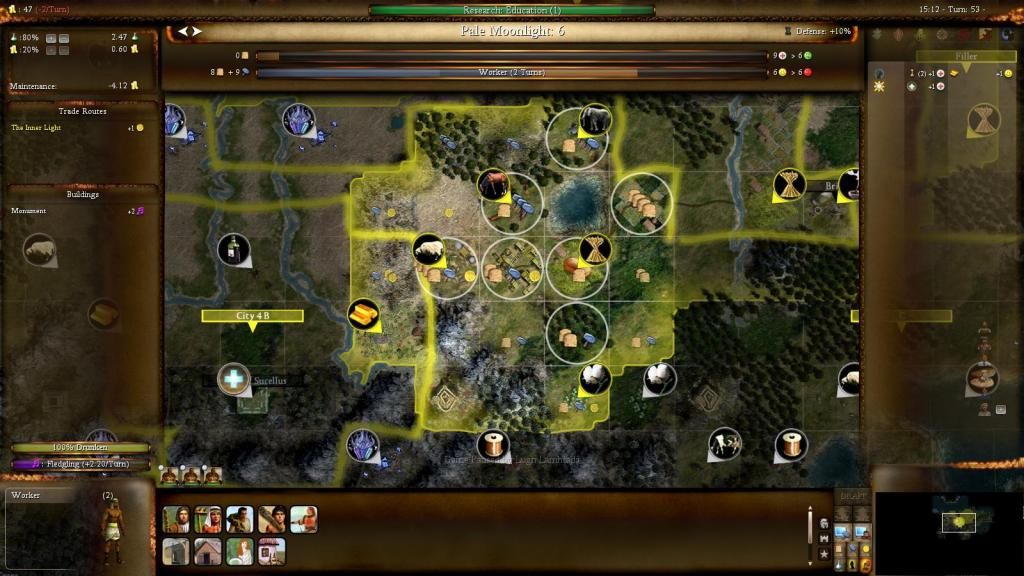Select the first unit portrait in build list

[175, 519]
